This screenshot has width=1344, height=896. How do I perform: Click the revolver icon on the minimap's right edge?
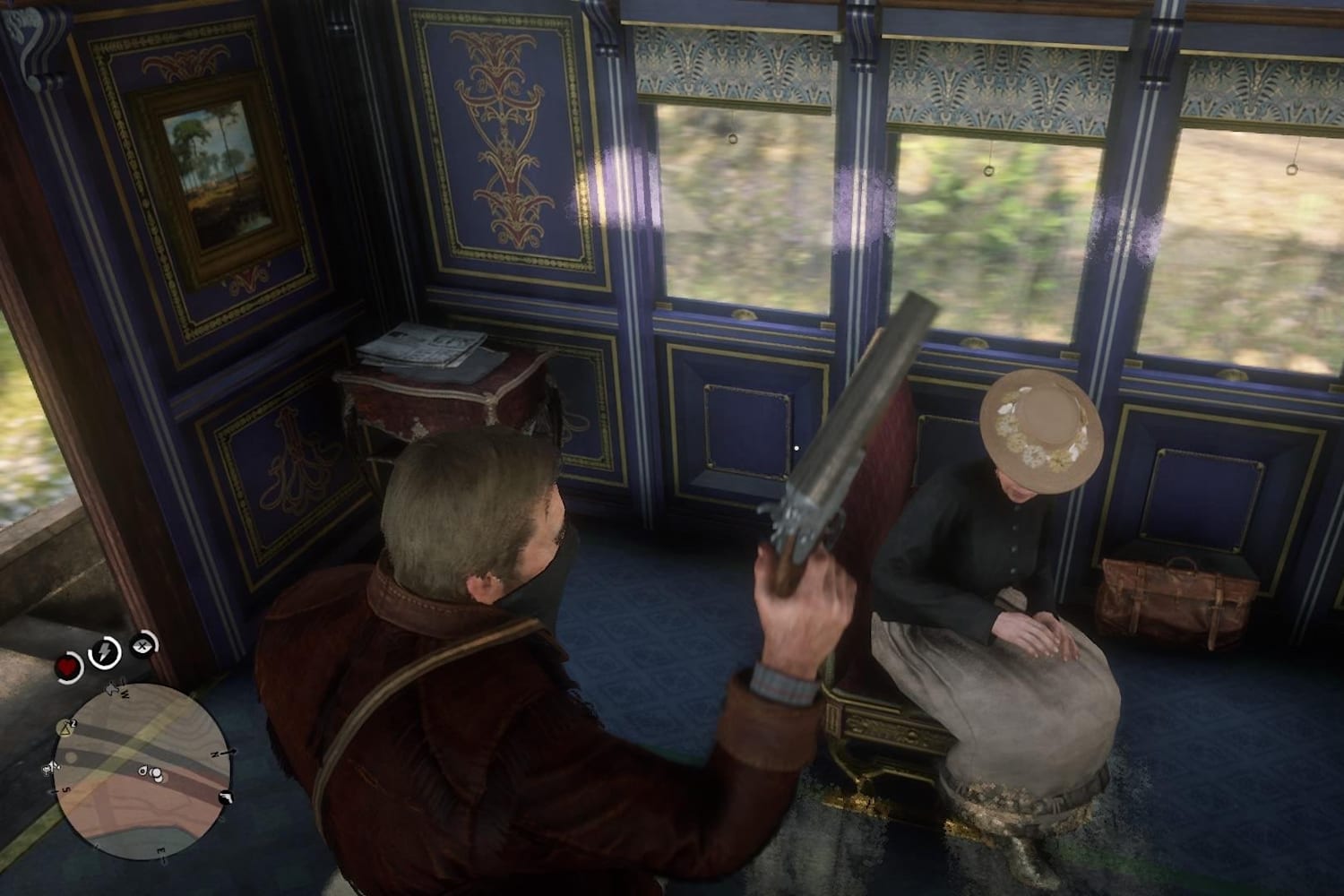click(226, 797)
